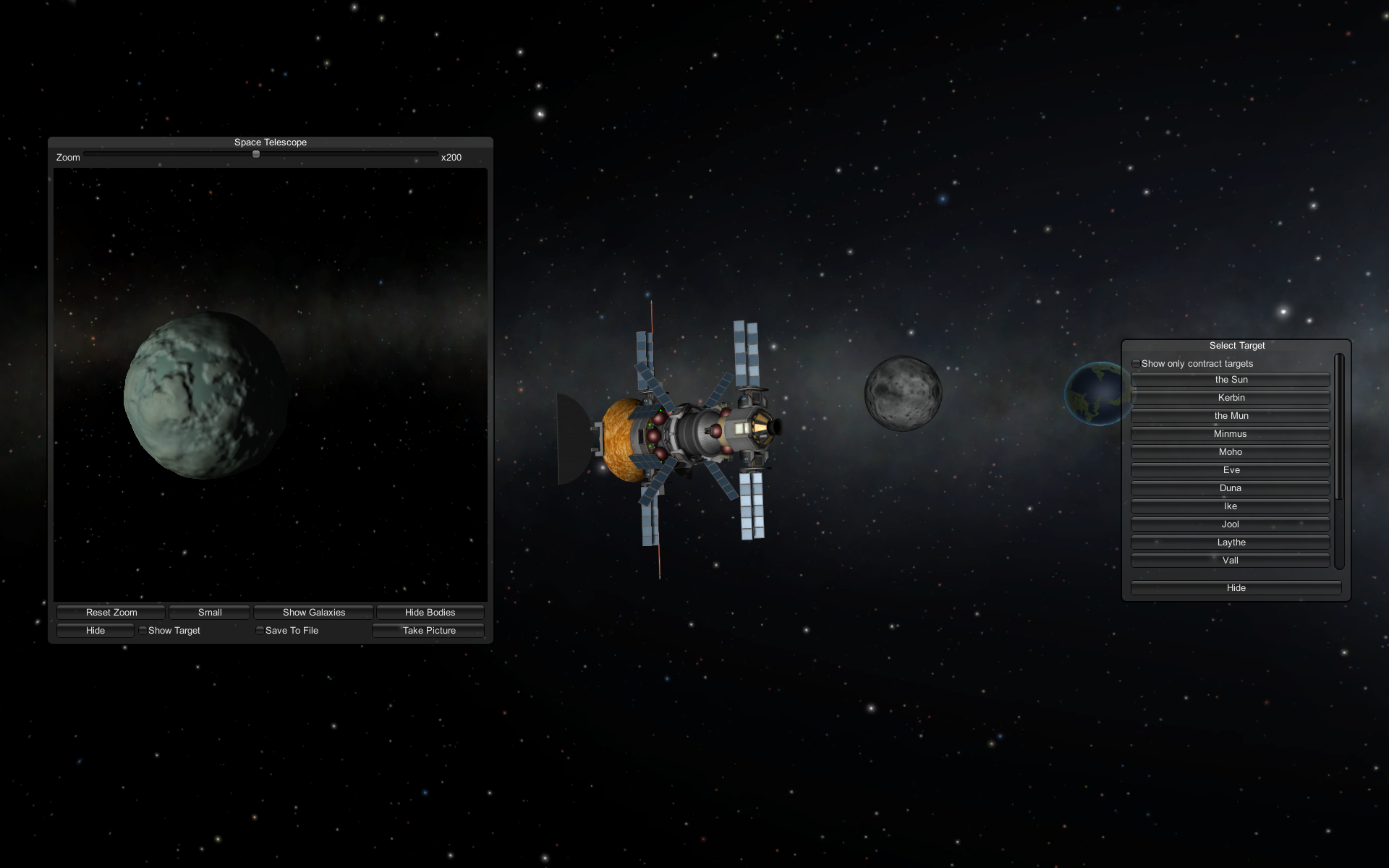Choose Laythe as target

[x=1231, y=542]
